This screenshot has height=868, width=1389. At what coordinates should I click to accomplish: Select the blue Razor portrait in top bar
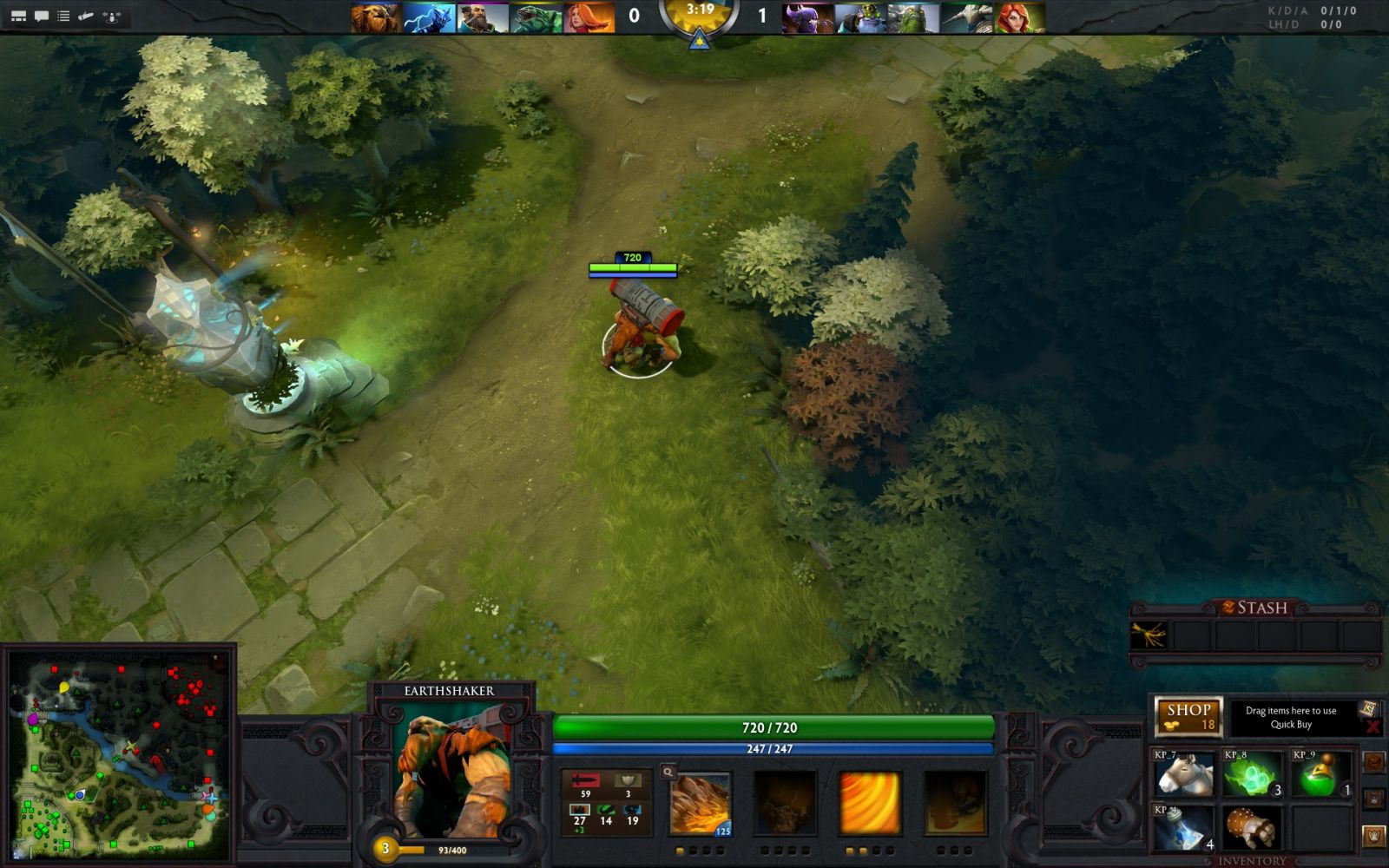pos(430,18)
